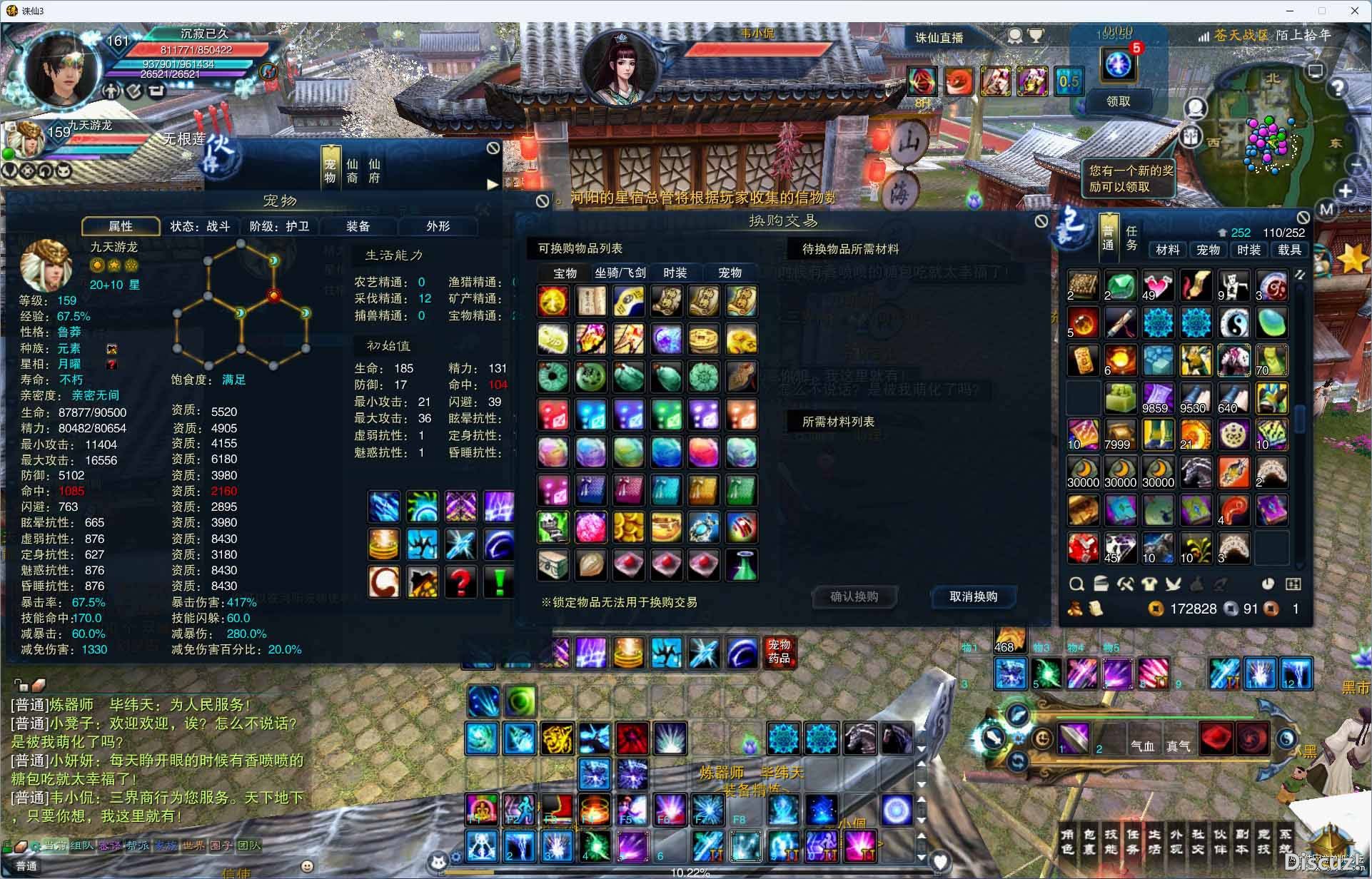Click the experience progress bar at screen bottom
This screenshot has width=1372, height=879.
689,870
